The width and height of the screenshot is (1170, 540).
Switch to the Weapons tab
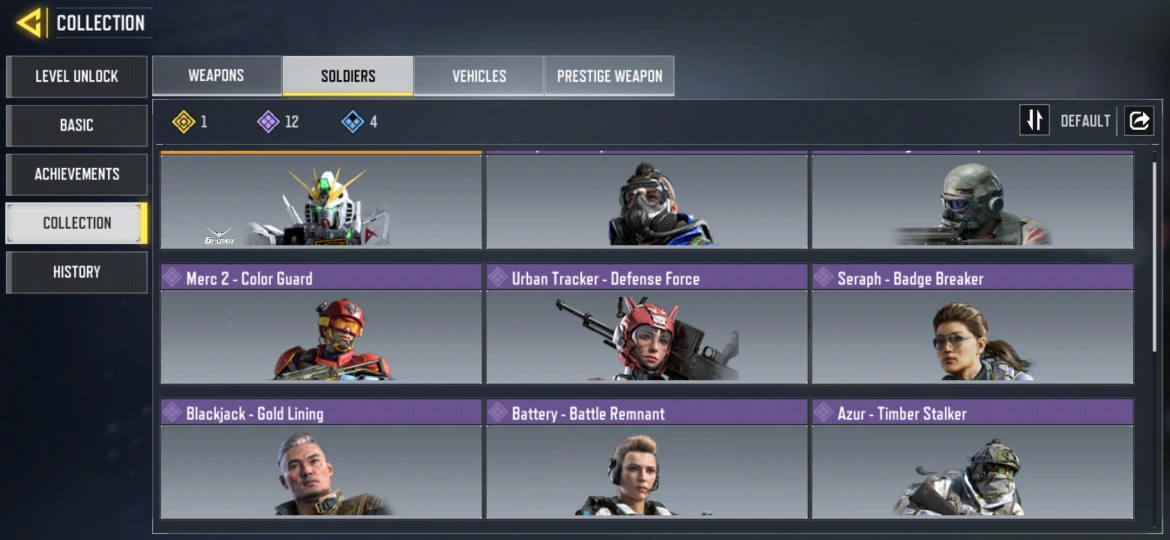216,76
